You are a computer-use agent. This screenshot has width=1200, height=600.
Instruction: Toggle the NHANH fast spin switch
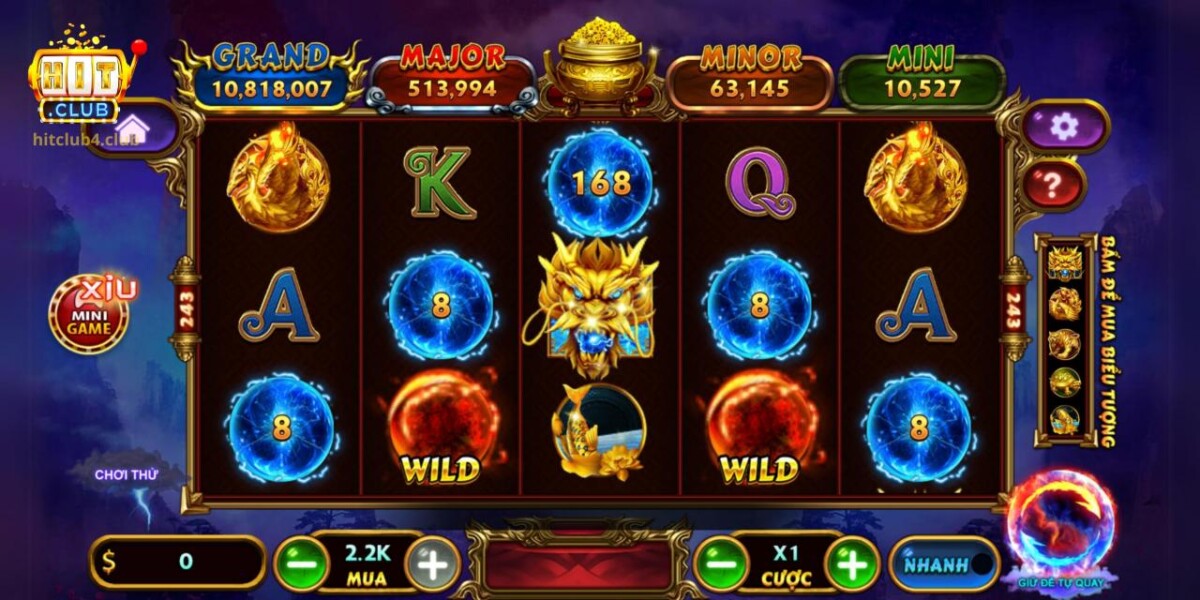[944, 565]
